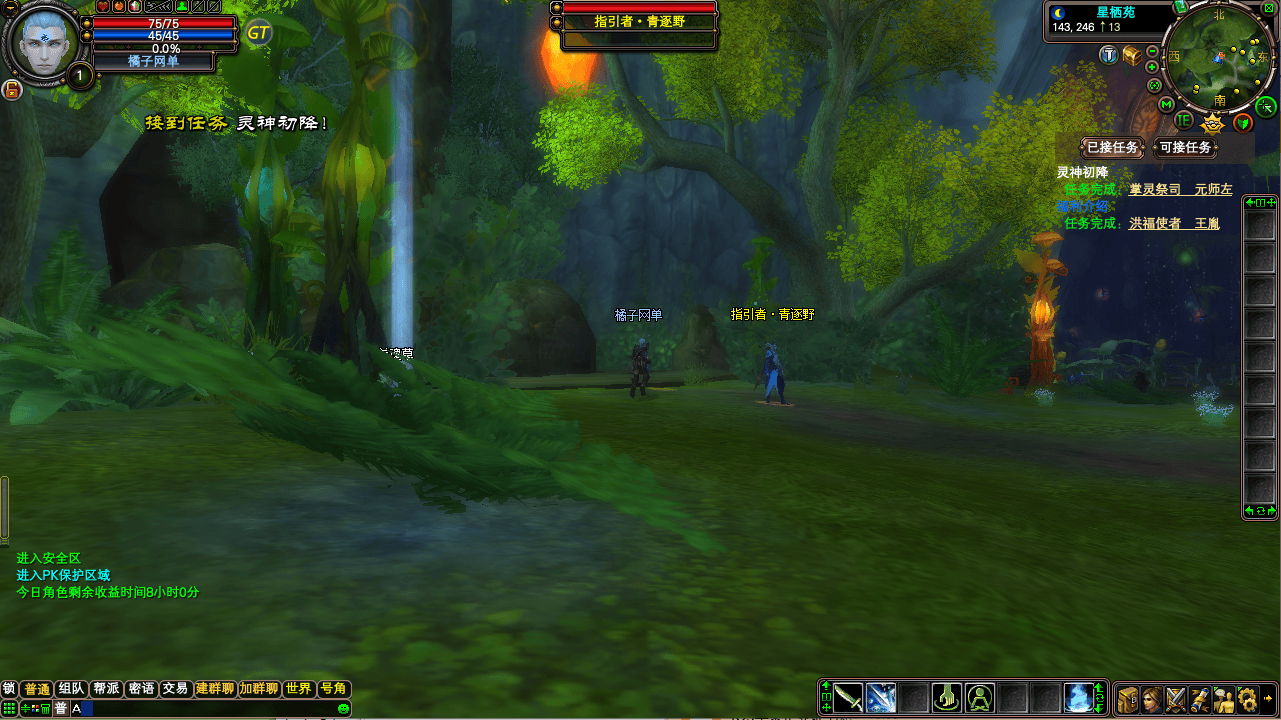Open the world map with the M button
The width and height of the screenshot is (1281, 720).
click(x=1166, y=104)
